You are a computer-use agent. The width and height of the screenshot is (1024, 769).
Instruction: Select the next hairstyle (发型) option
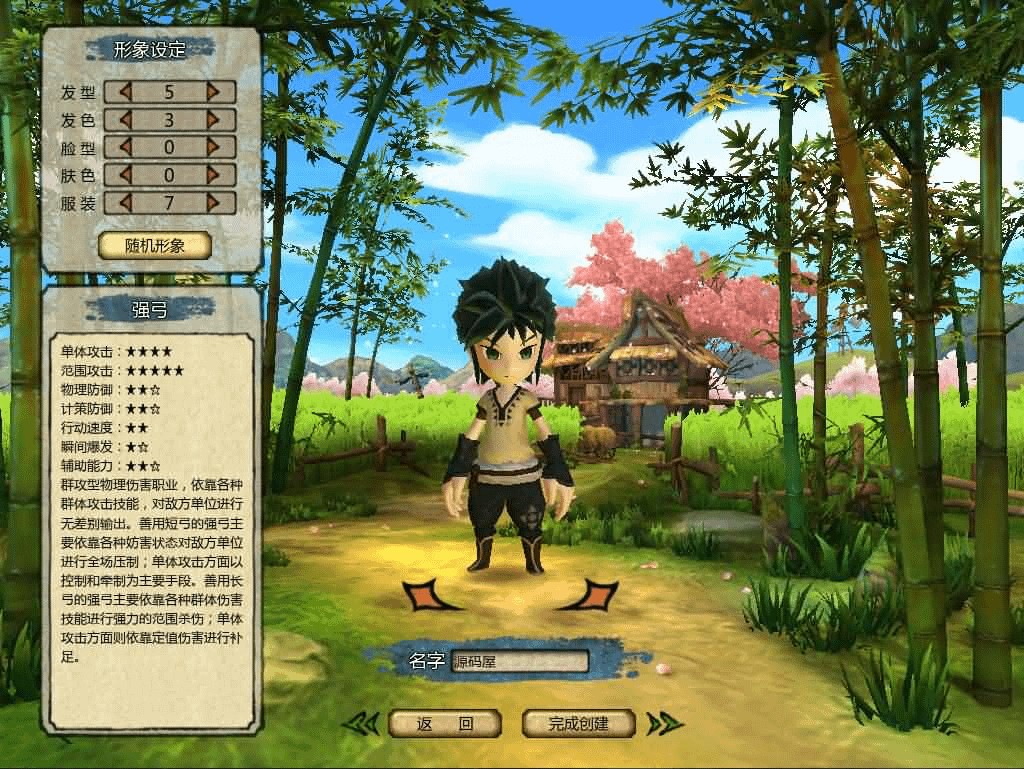[213, 93]
